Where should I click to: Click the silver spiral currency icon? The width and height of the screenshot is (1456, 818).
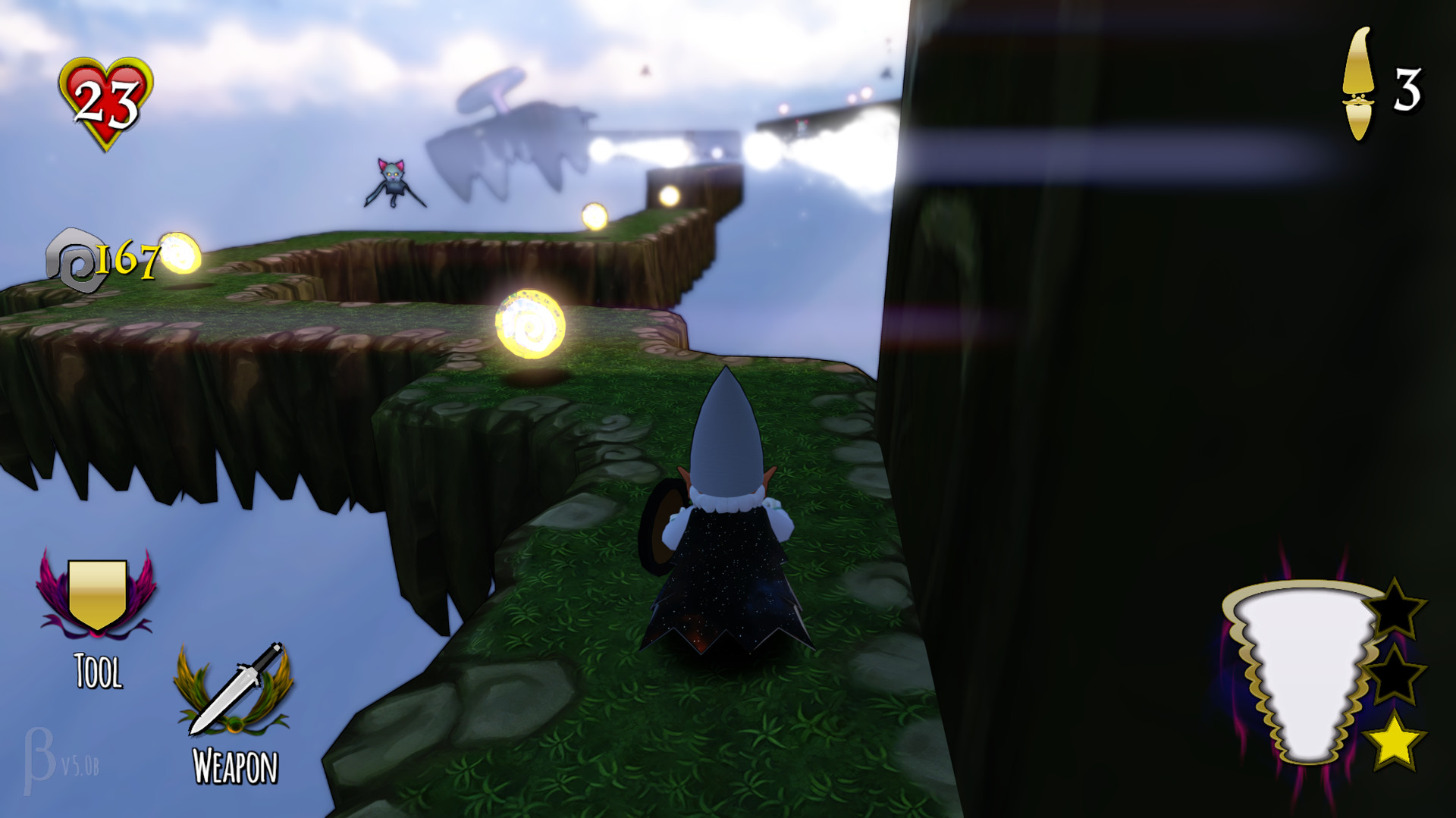click(x=76, y=258)
